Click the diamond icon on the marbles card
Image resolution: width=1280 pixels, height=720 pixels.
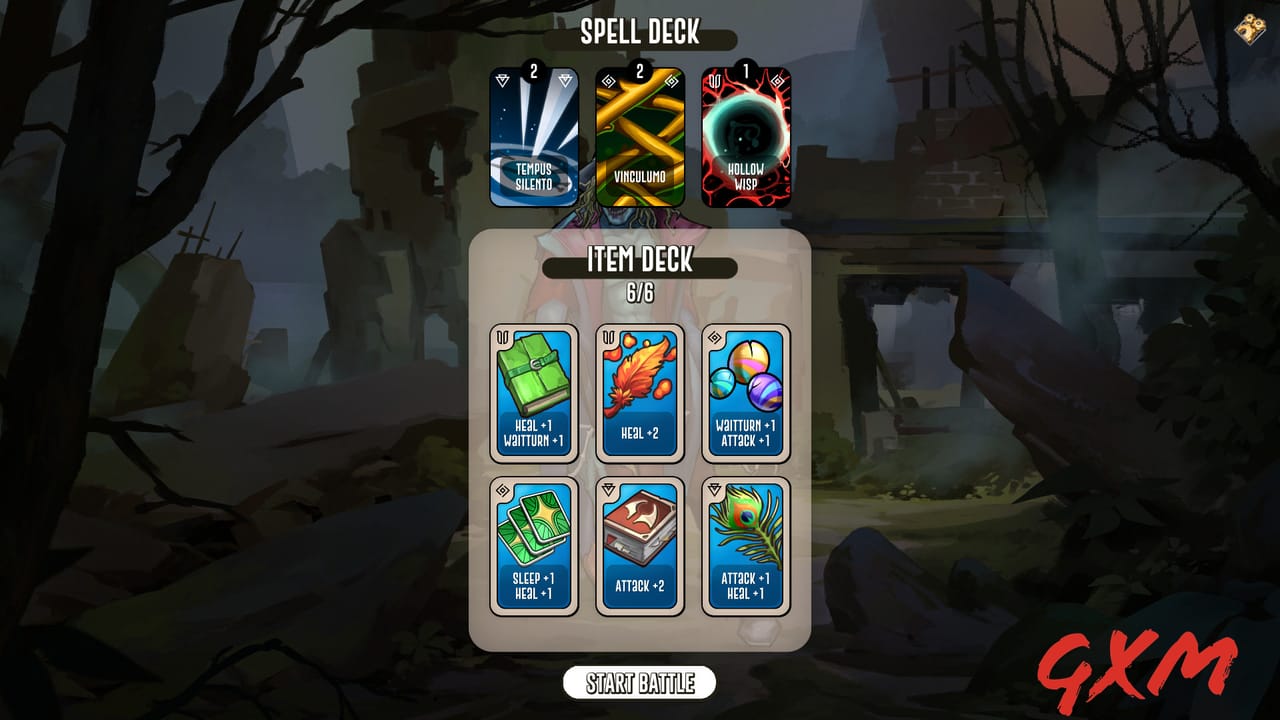tap(712, 335)
